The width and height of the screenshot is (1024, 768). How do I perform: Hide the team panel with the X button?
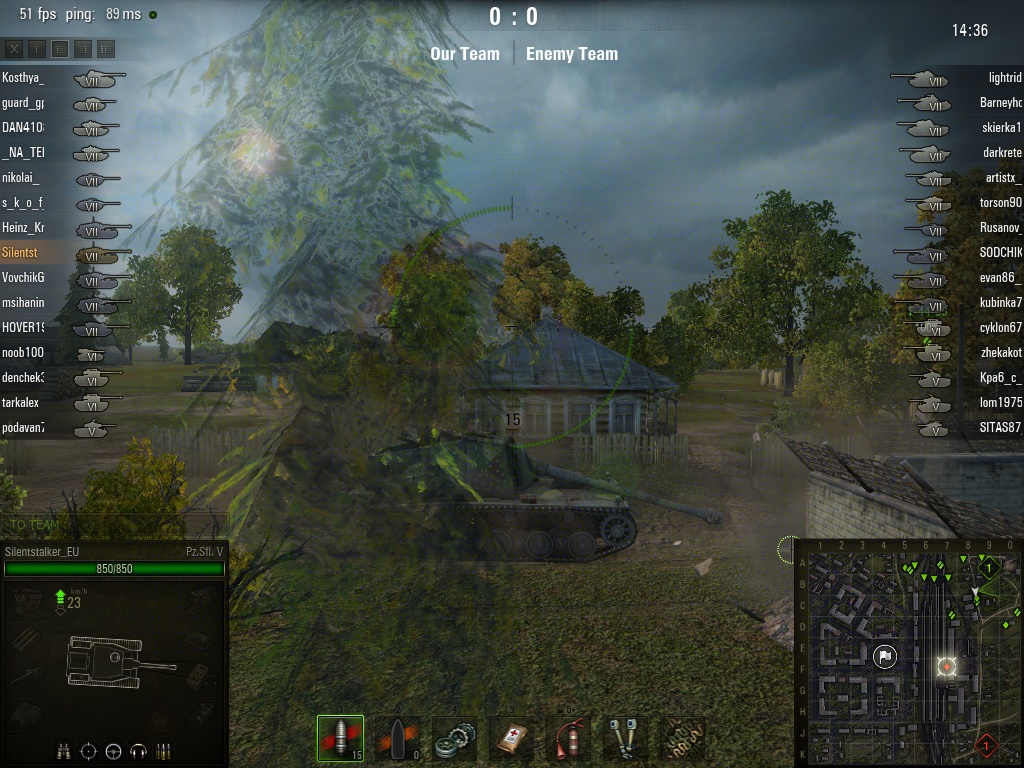click(14, 48)
